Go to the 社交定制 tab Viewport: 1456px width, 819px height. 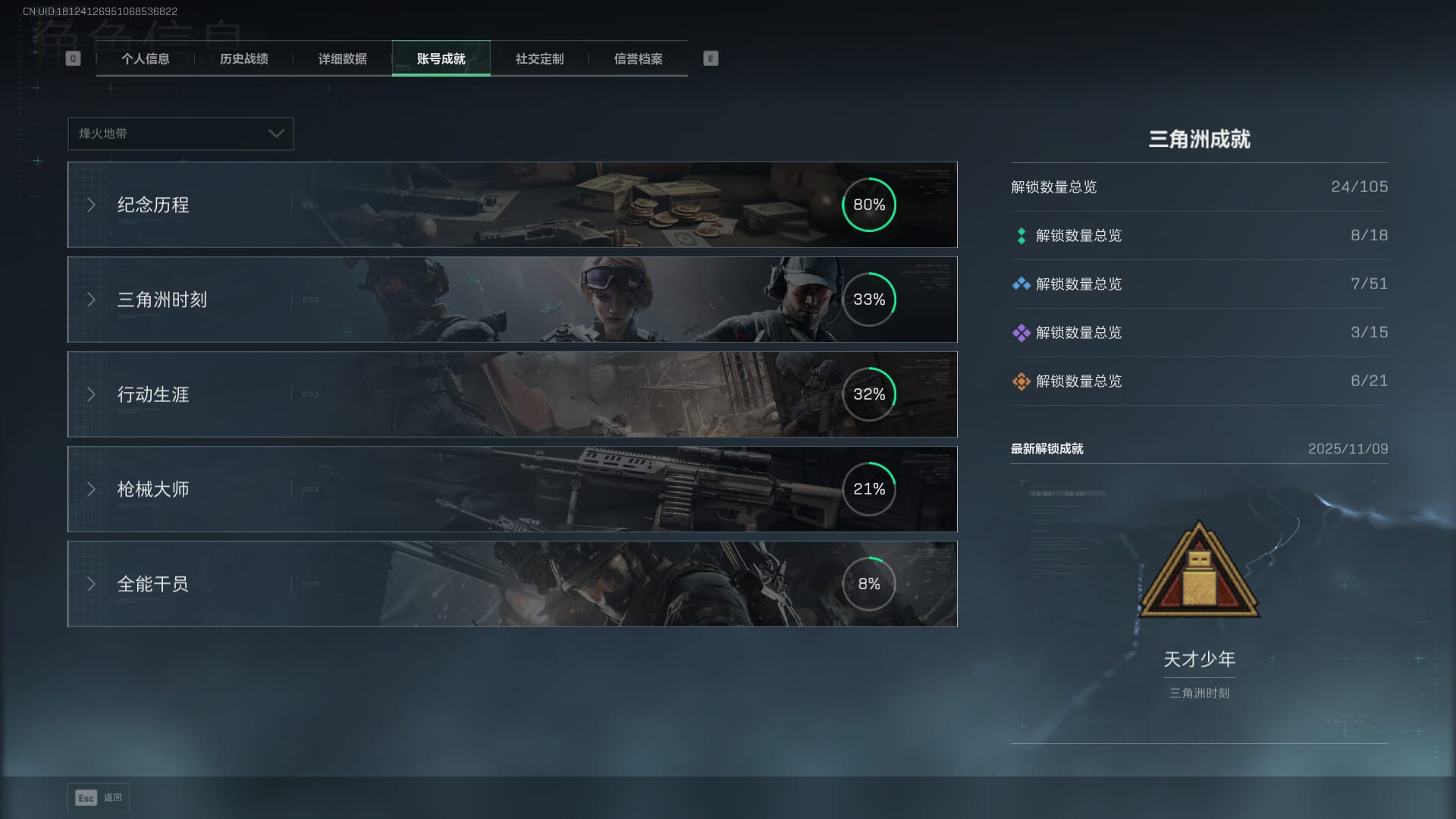539,58
